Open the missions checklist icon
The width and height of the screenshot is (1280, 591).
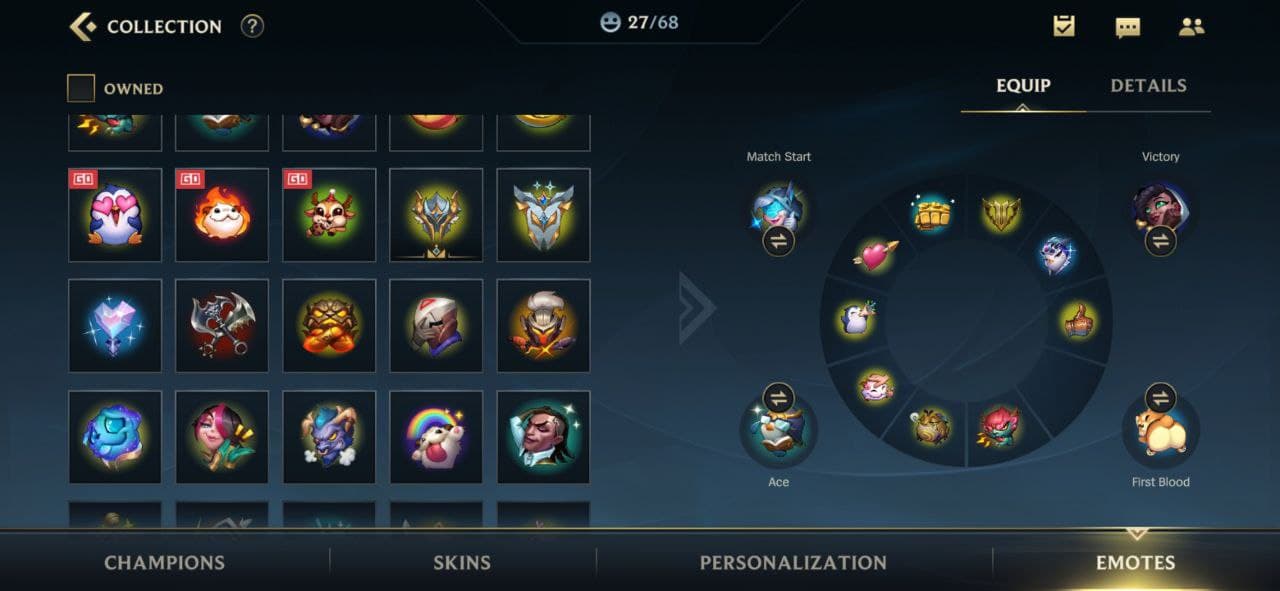pos(1064,27)
